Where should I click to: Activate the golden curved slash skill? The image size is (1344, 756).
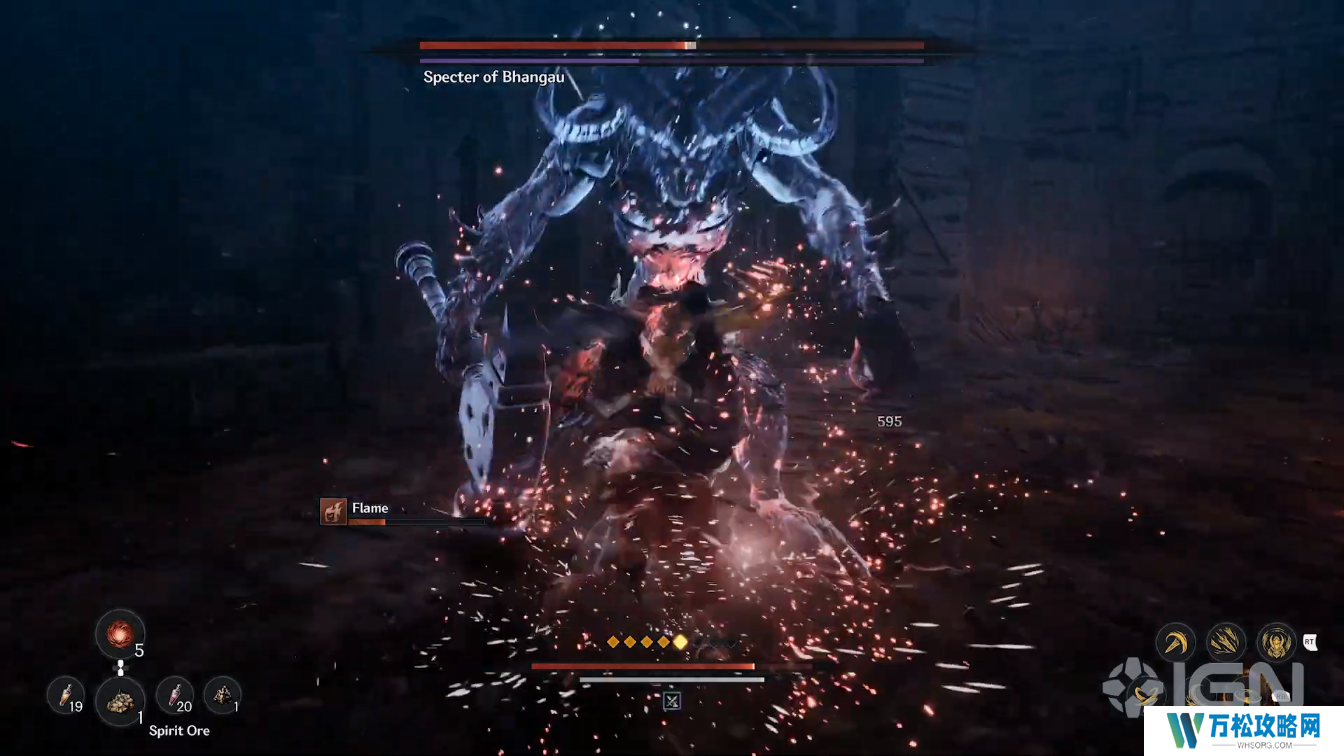click(1176, 642)
